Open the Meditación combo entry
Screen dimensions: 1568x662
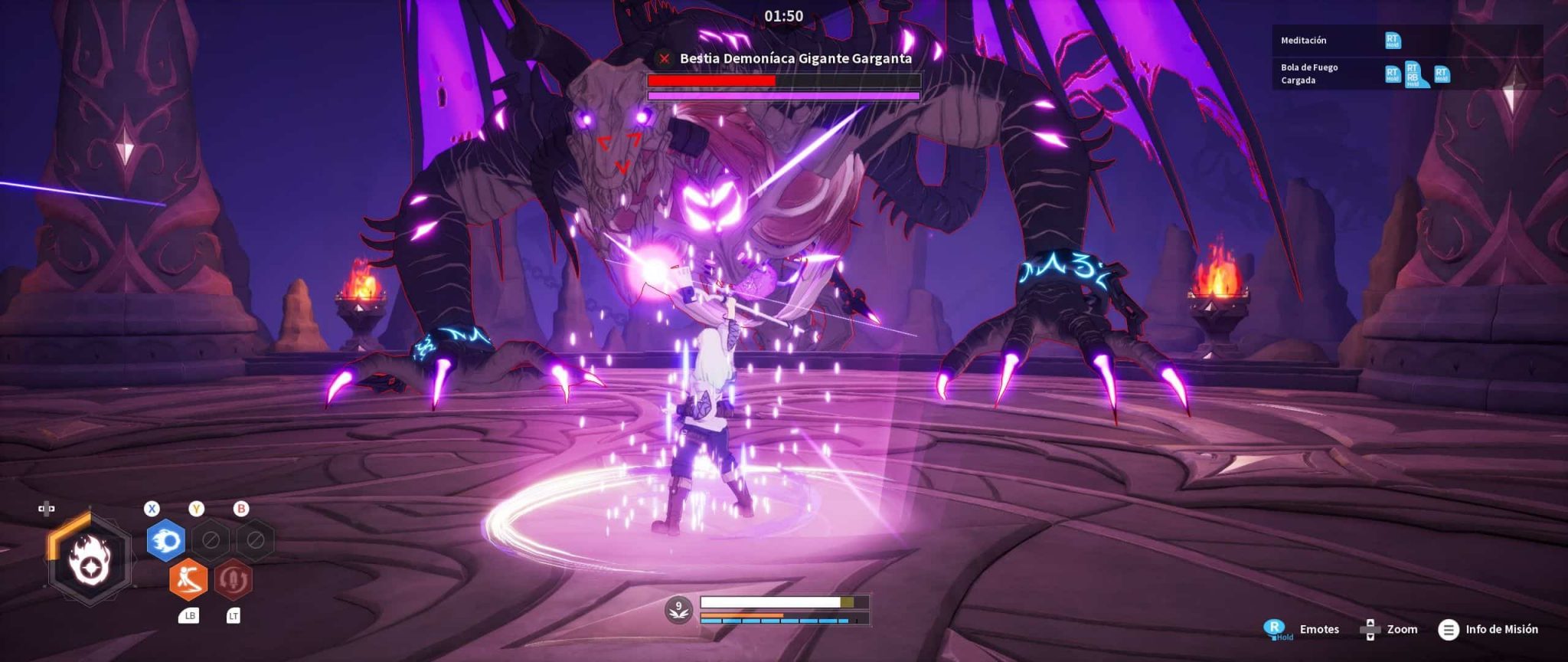pos(1303,41)
